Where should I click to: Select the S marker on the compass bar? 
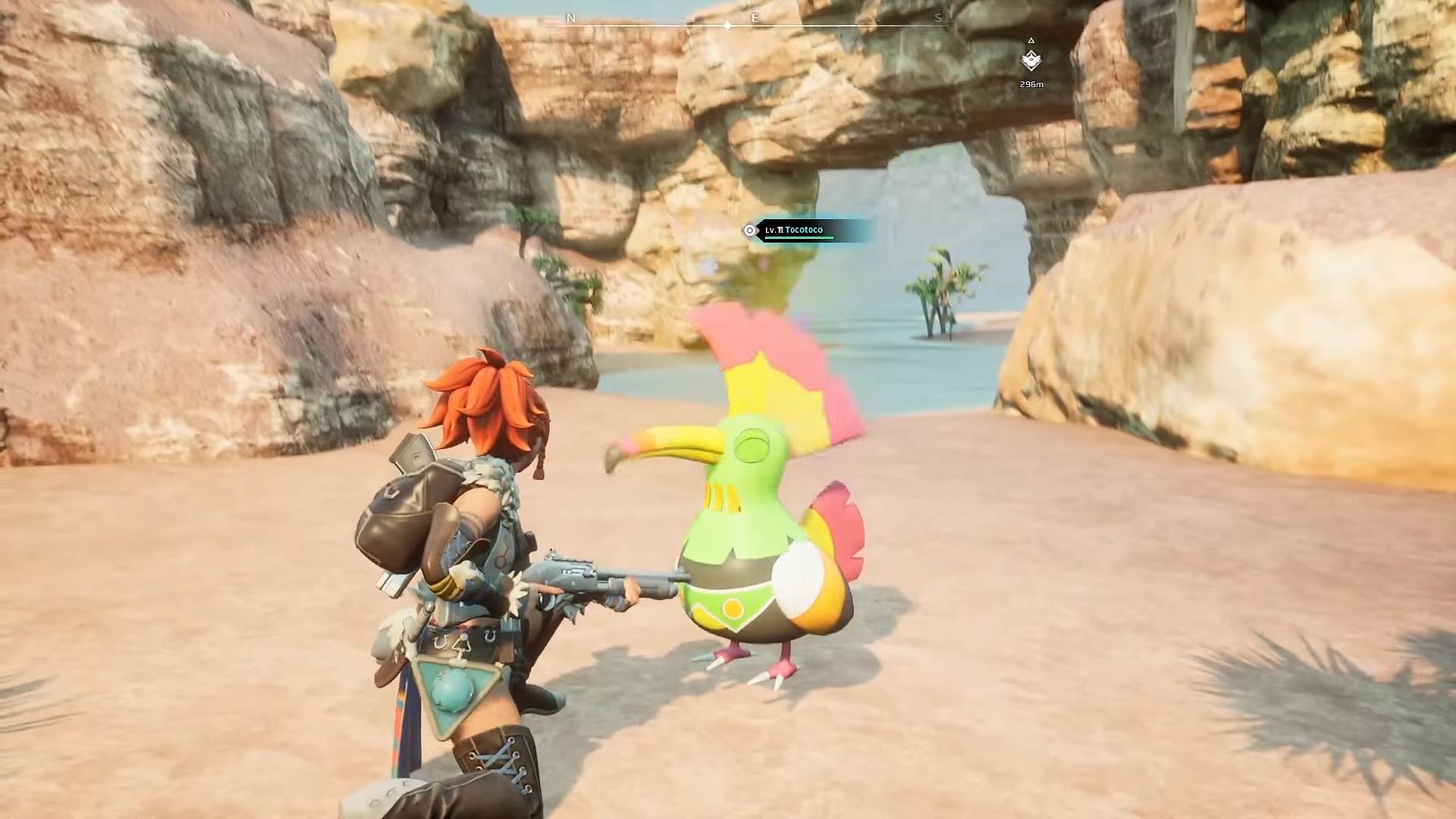pos(940,17)
